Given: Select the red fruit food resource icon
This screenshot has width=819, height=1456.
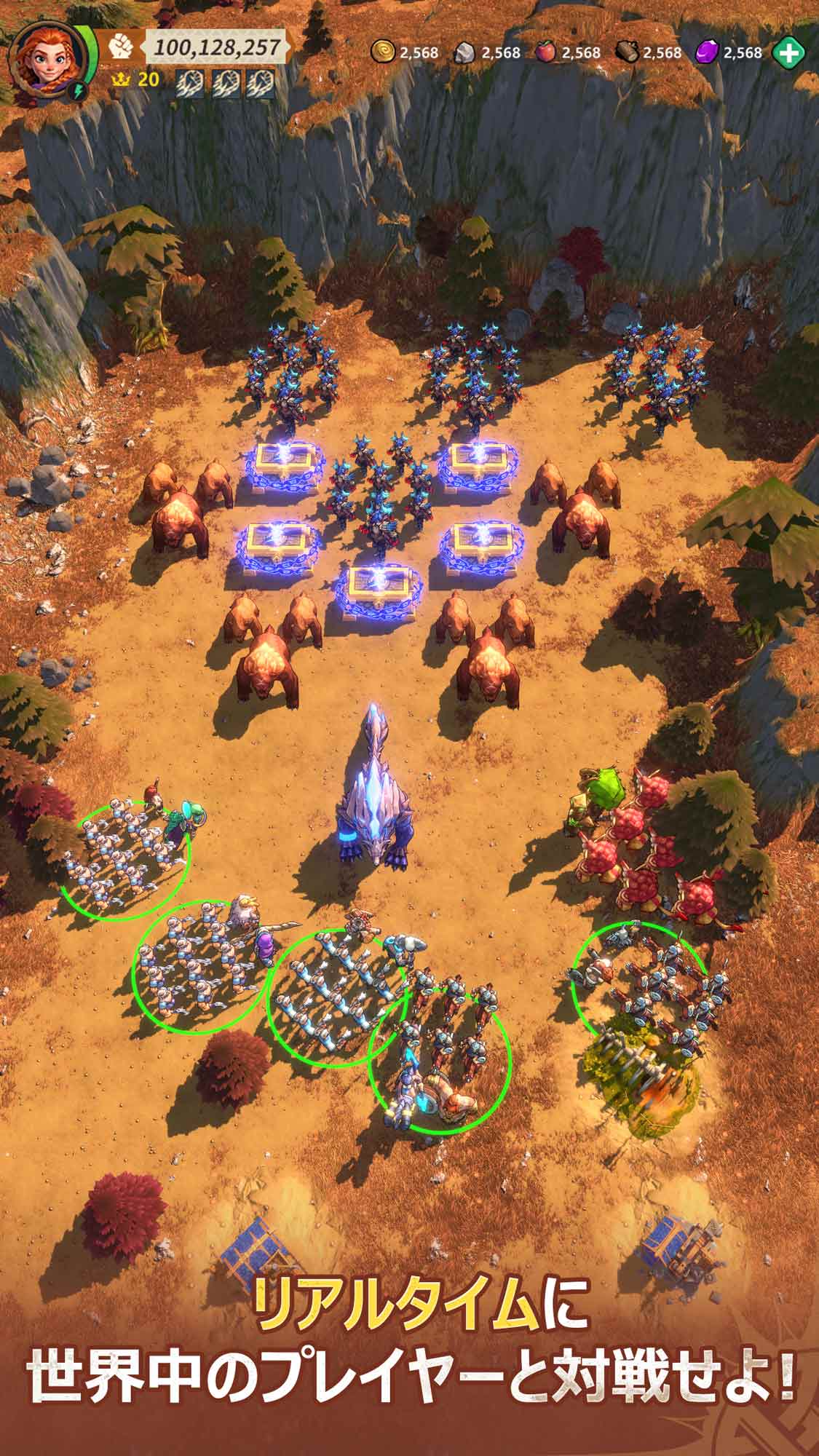Looking at the screenshot, I should [546, 52].
